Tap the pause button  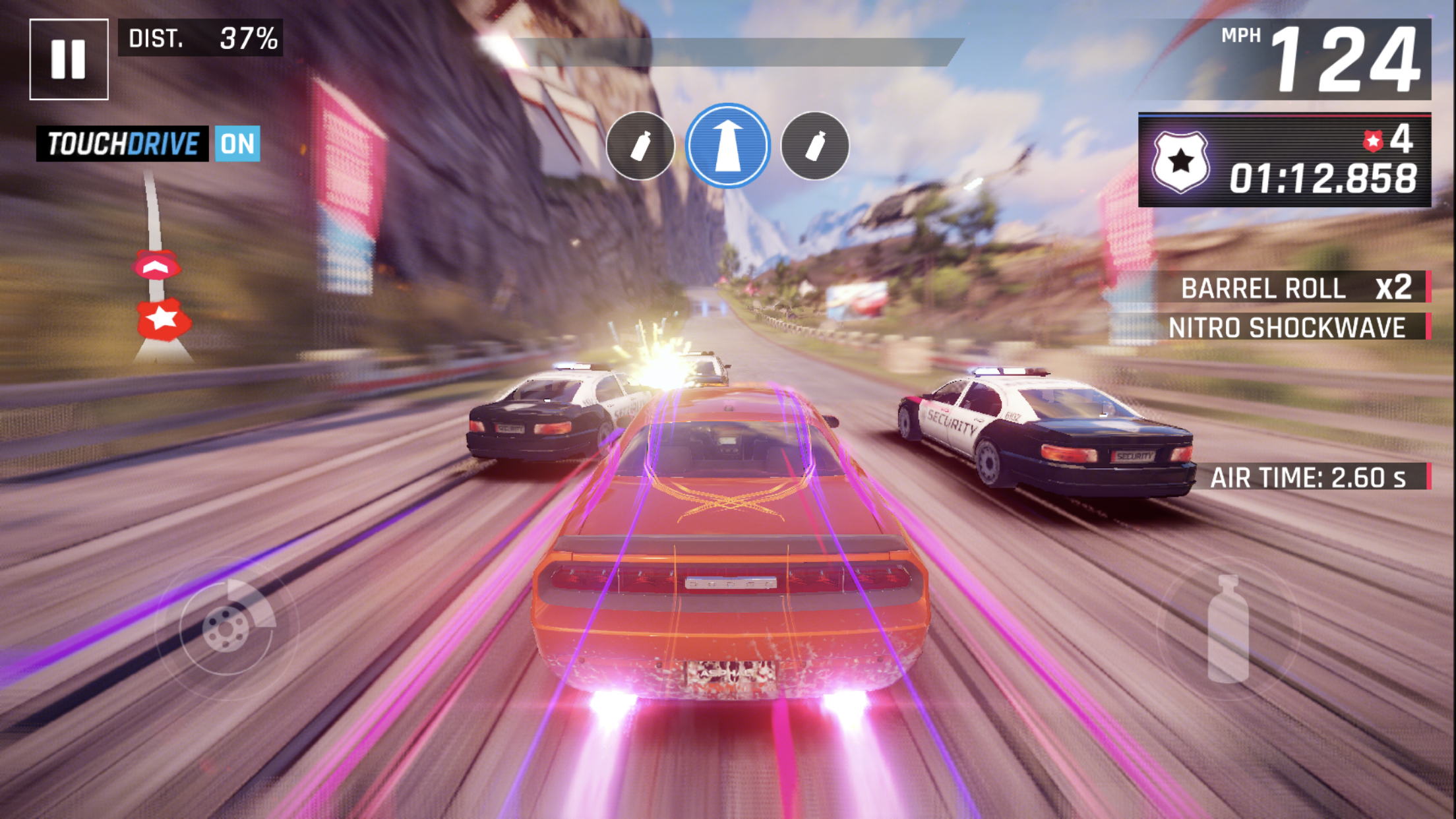[69, 59]
